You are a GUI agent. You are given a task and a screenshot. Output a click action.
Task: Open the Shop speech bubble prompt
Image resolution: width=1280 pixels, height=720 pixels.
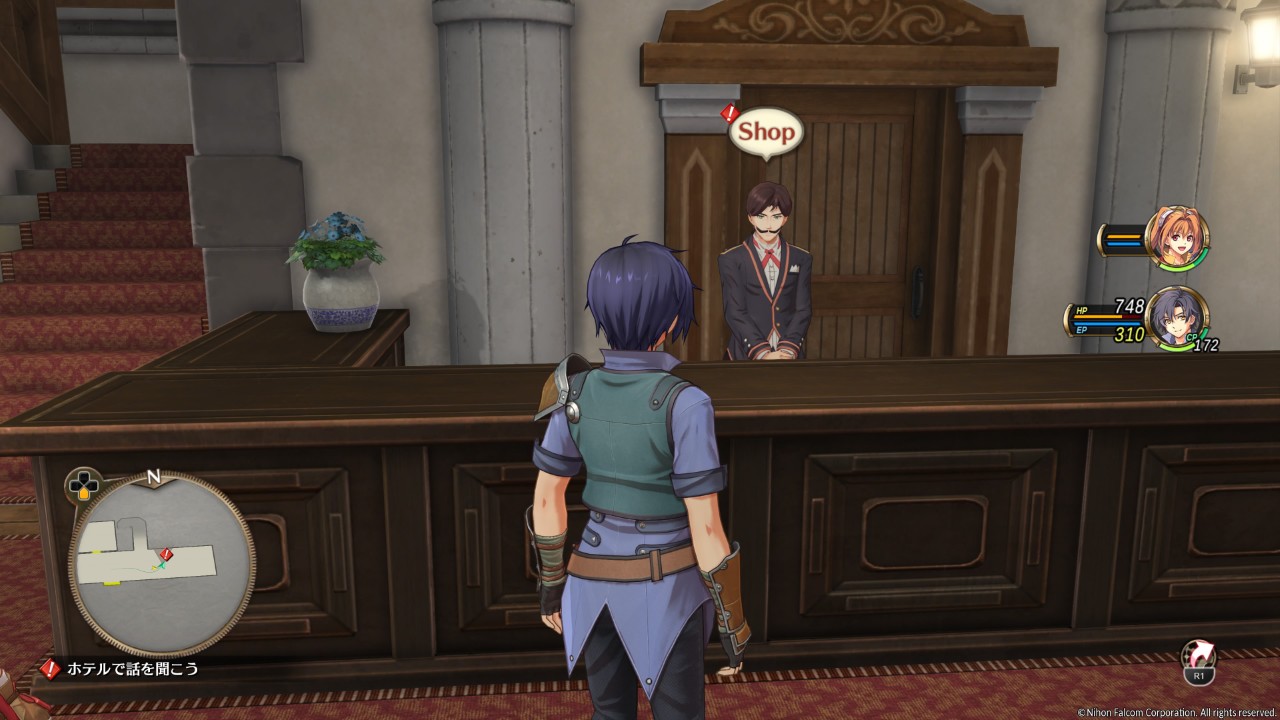click(766, 132)
